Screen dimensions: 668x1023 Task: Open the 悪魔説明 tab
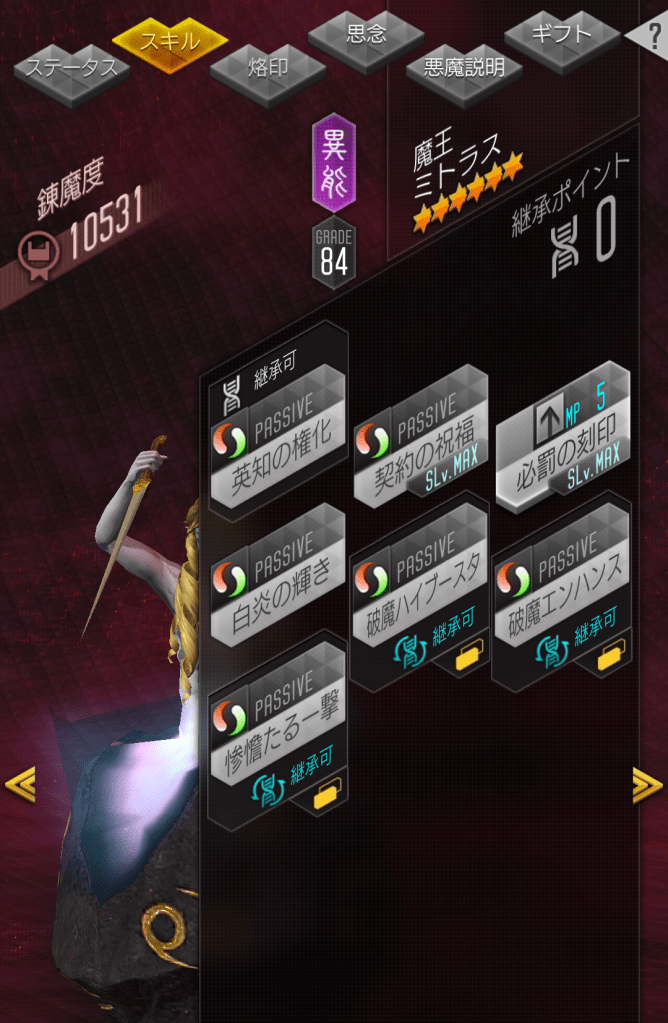pos(464,68)
